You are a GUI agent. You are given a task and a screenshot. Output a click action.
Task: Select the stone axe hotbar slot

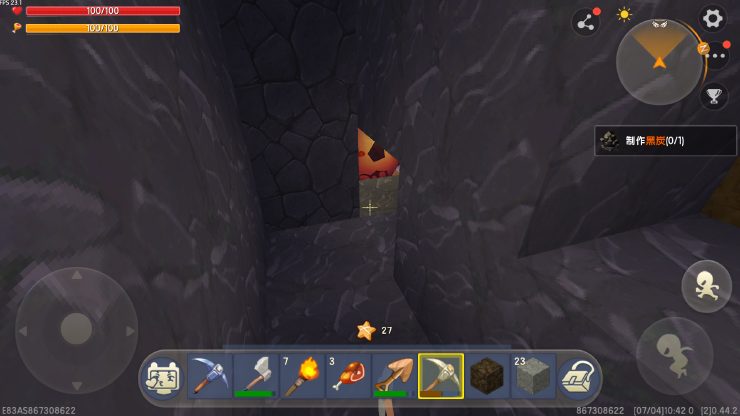tap(256, 376)
